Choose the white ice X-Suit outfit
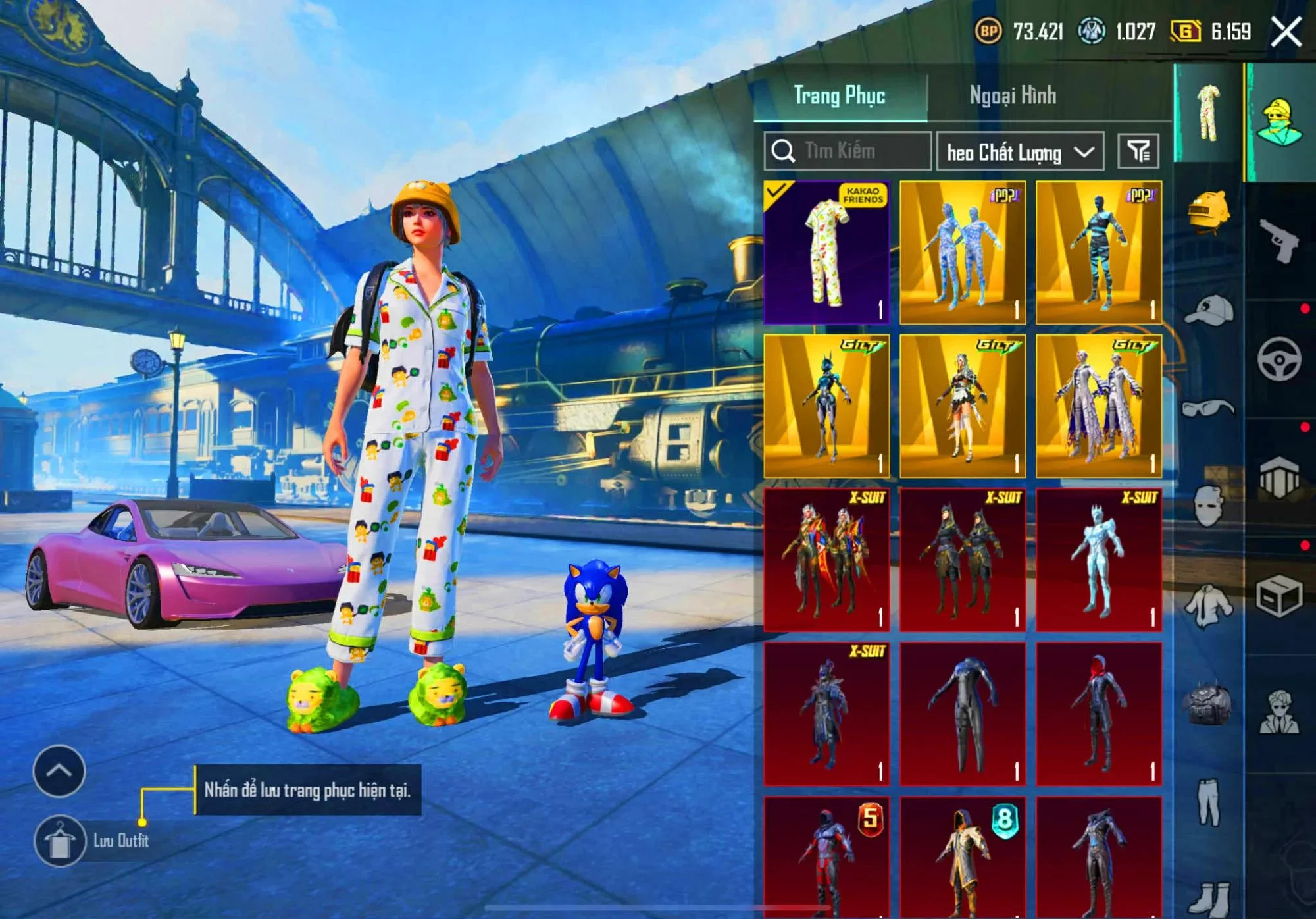 1099,560
